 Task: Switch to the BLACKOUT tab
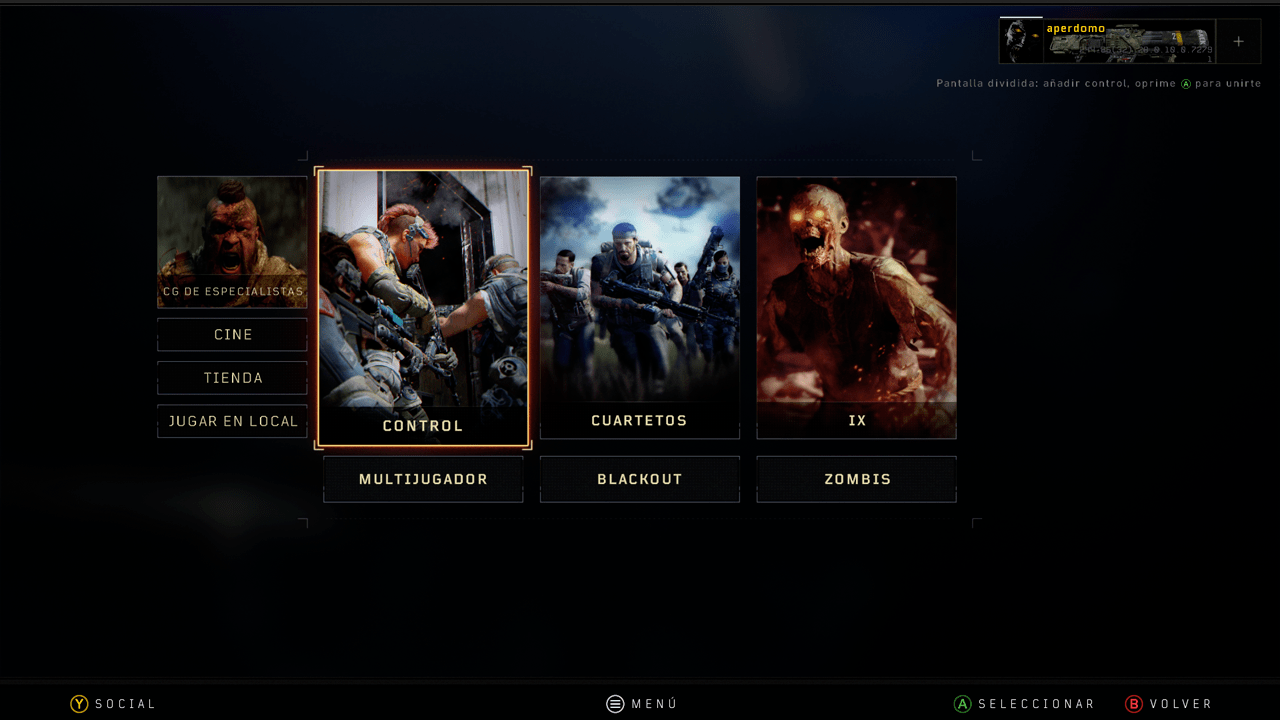640,479
